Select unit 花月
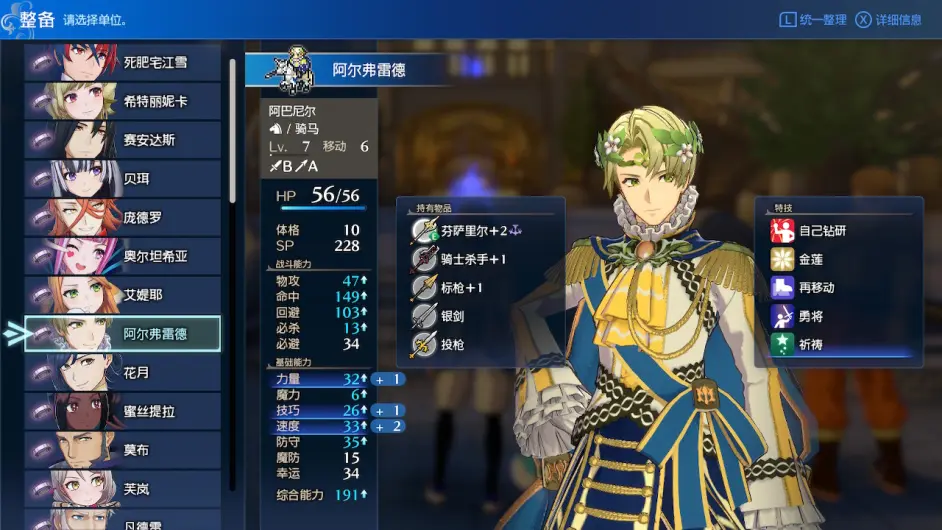Viewport: 942px width, 530px height. [122, 373]
